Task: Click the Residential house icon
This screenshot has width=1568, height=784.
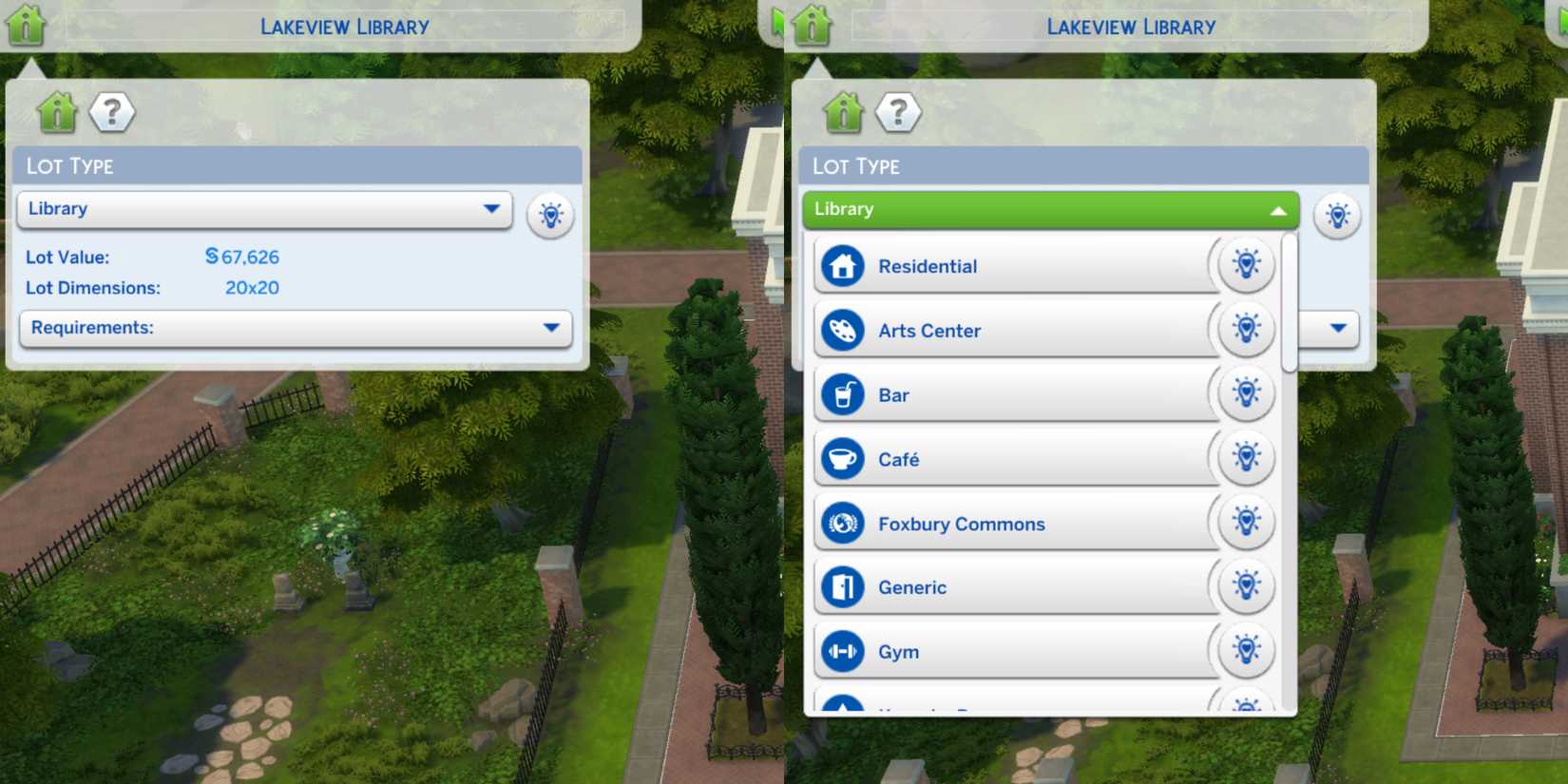Action: (x=840, y=265)
